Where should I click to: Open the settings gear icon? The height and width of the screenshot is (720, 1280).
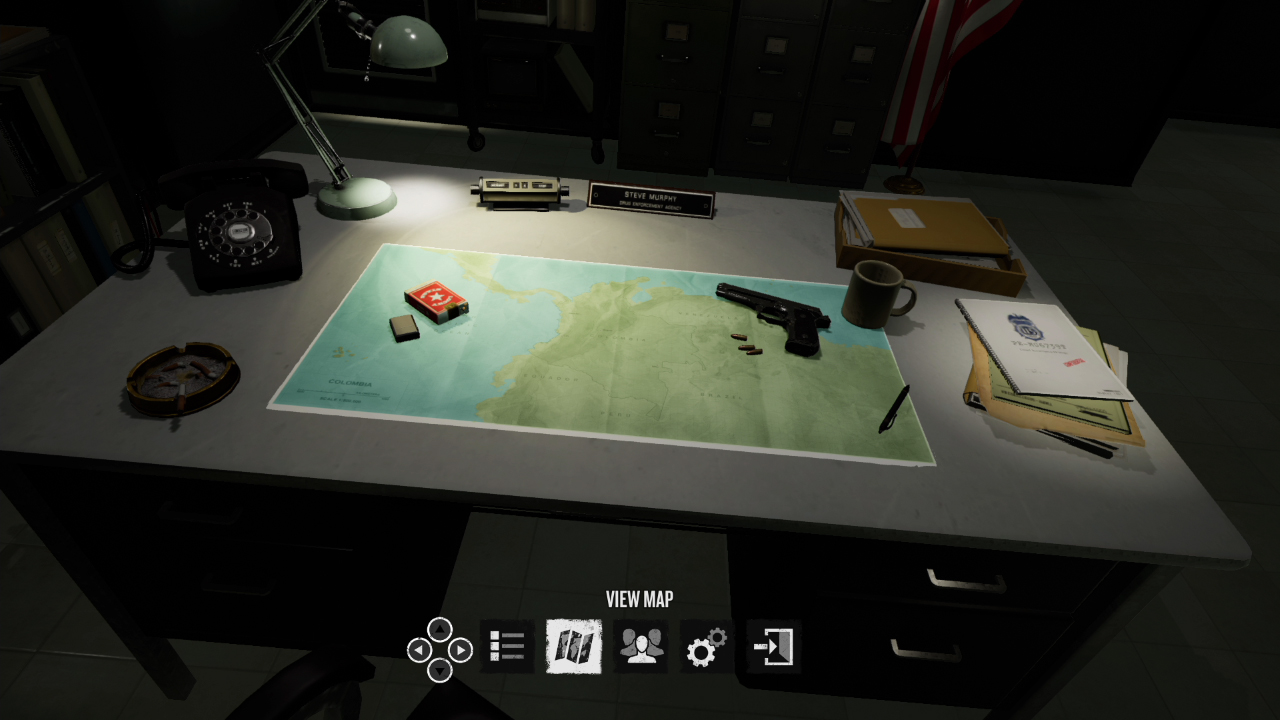pos(708,645)
